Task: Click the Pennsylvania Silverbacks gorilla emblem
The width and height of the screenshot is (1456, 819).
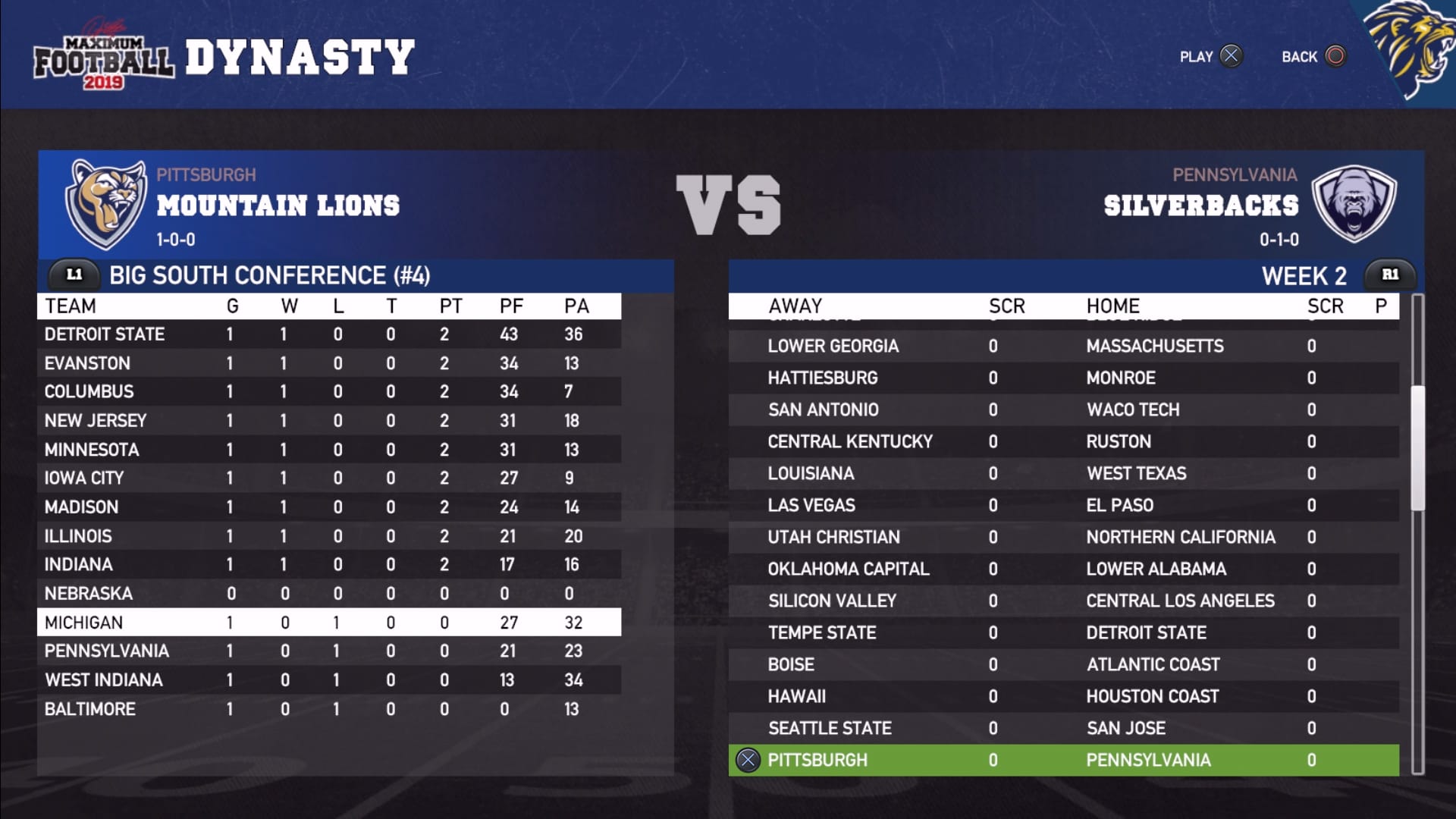Action: [x=1354, y=203]
